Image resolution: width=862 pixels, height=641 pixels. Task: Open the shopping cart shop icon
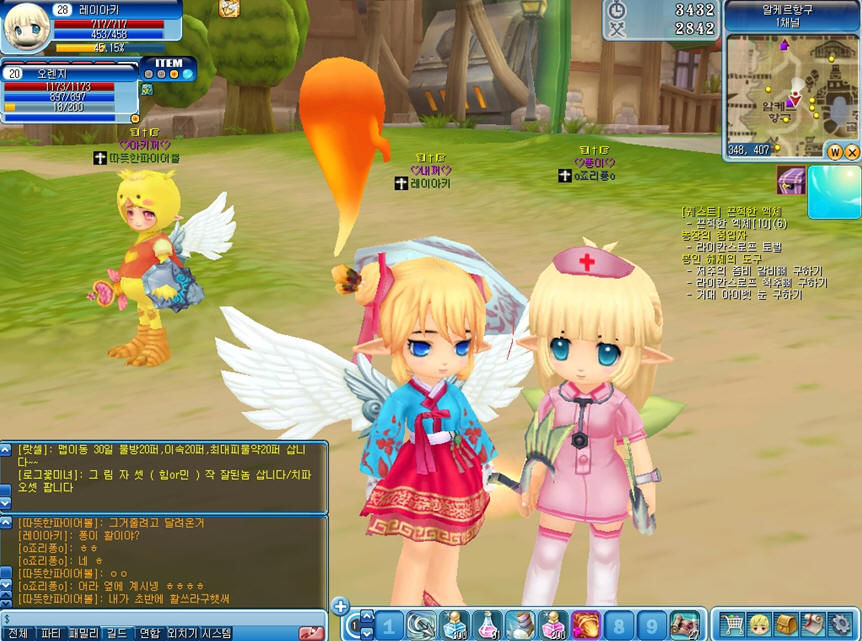(x=732, y=625)
